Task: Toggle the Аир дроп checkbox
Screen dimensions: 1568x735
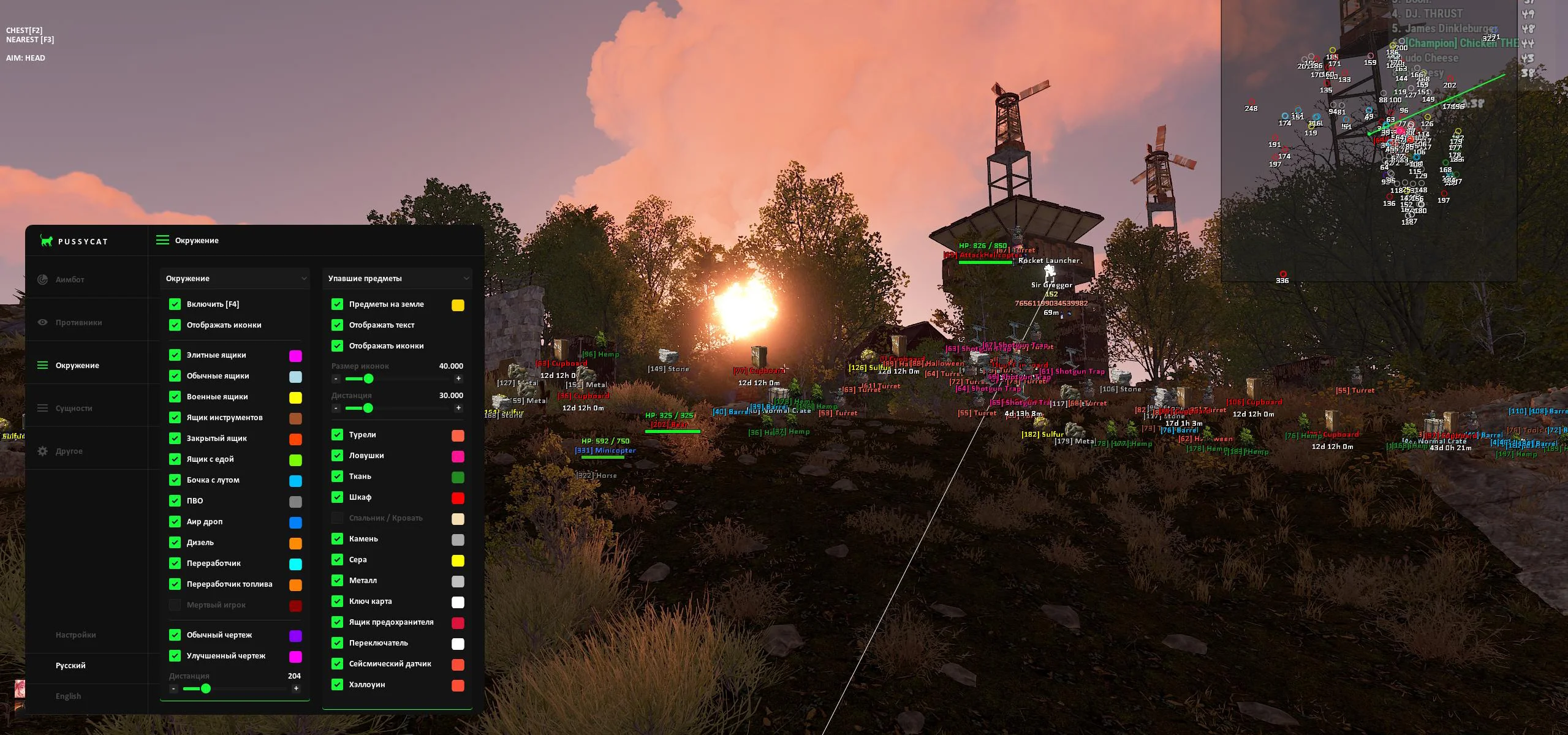Action: coord(175,522)
